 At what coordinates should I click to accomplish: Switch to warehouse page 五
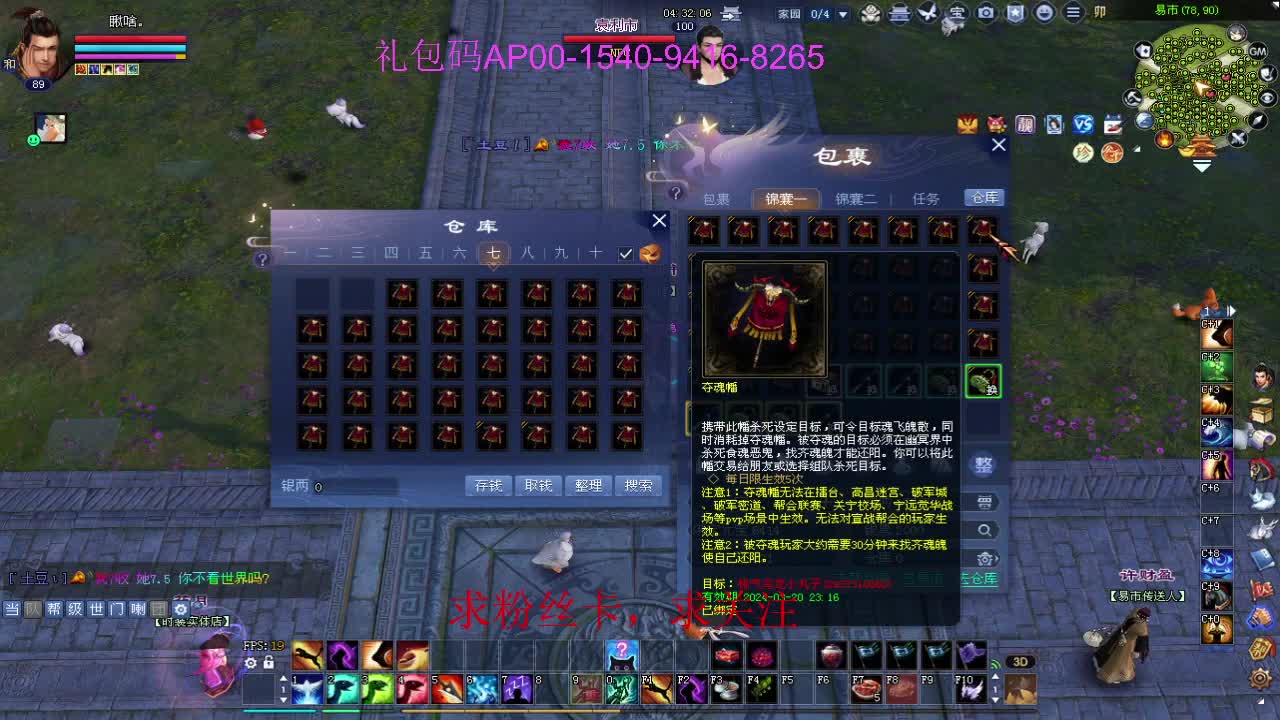pyautogui.click(x=422, y=253)
